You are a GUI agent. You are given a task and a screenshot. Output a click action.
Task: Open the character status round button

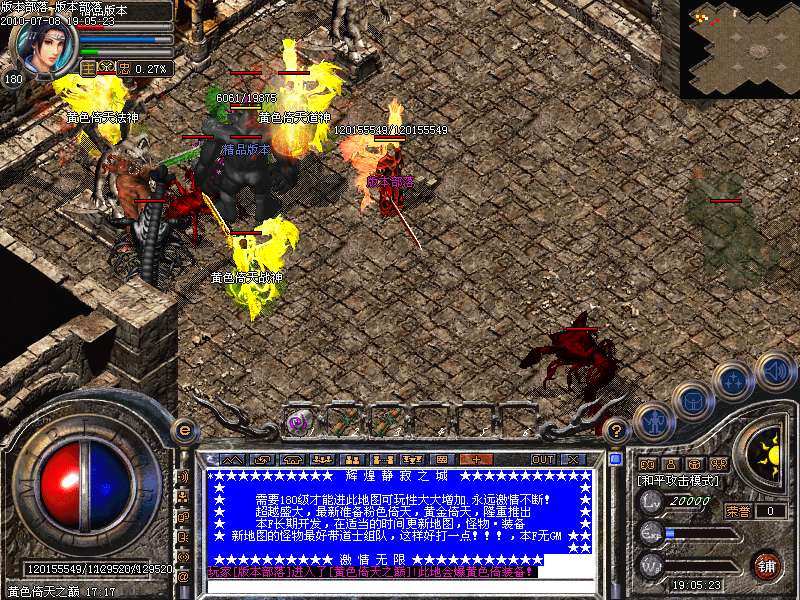click(x=651, y=421)
